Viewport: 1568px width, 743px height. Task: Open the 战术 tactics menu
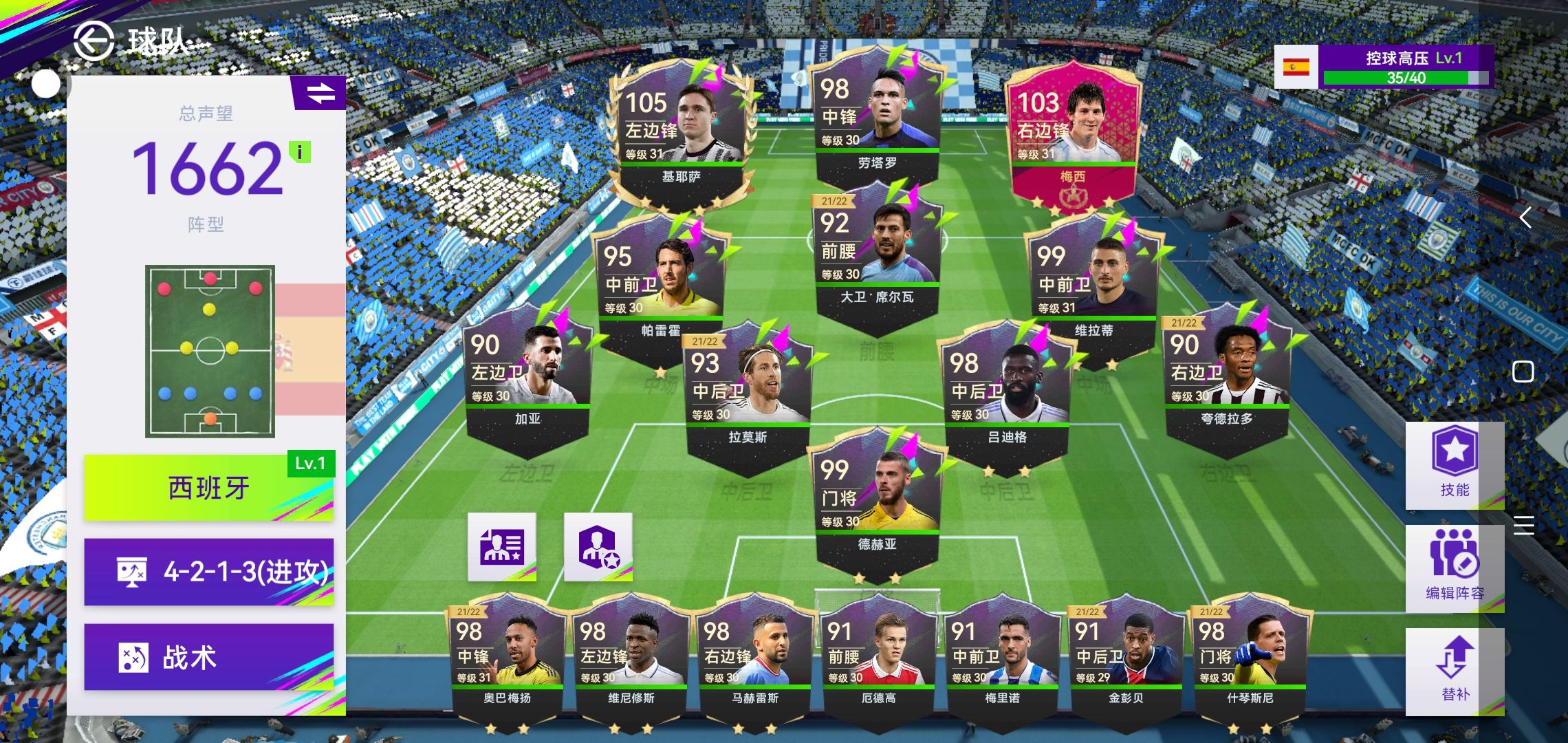[208, 657]
